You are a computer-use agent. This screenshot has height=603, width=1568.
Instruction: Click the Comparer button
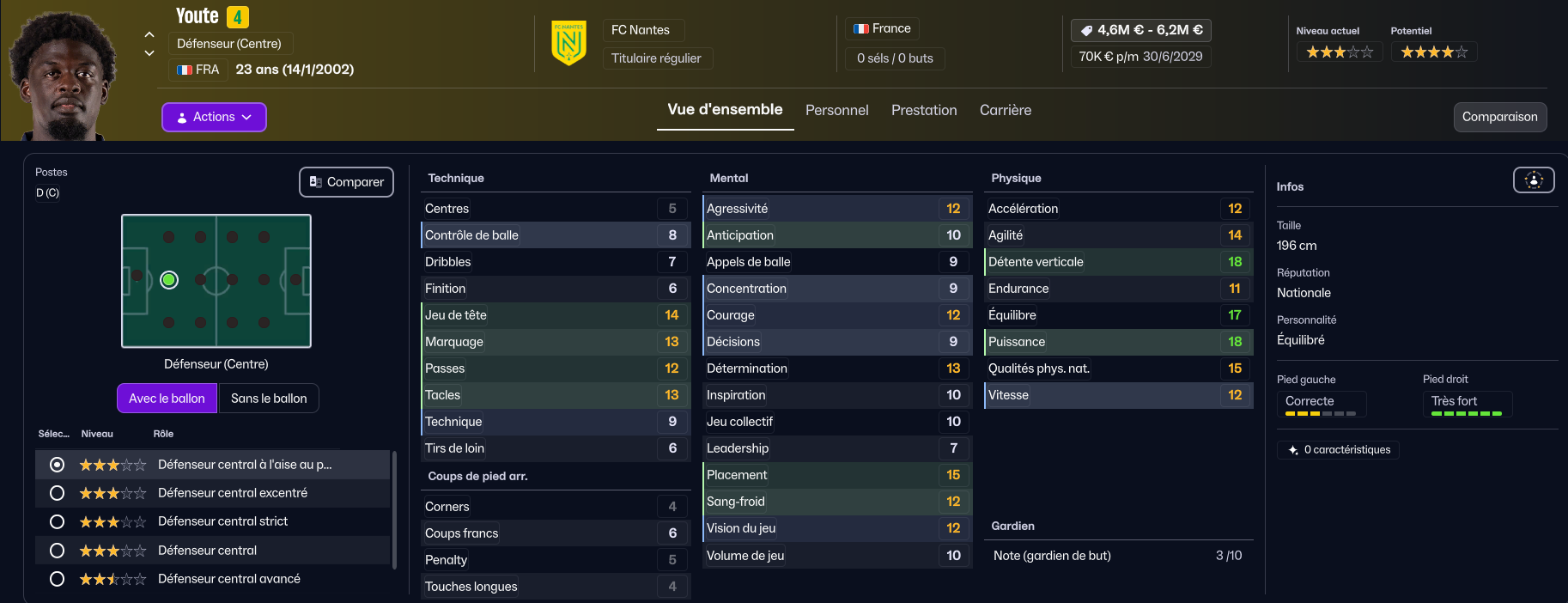coord(346,182)
